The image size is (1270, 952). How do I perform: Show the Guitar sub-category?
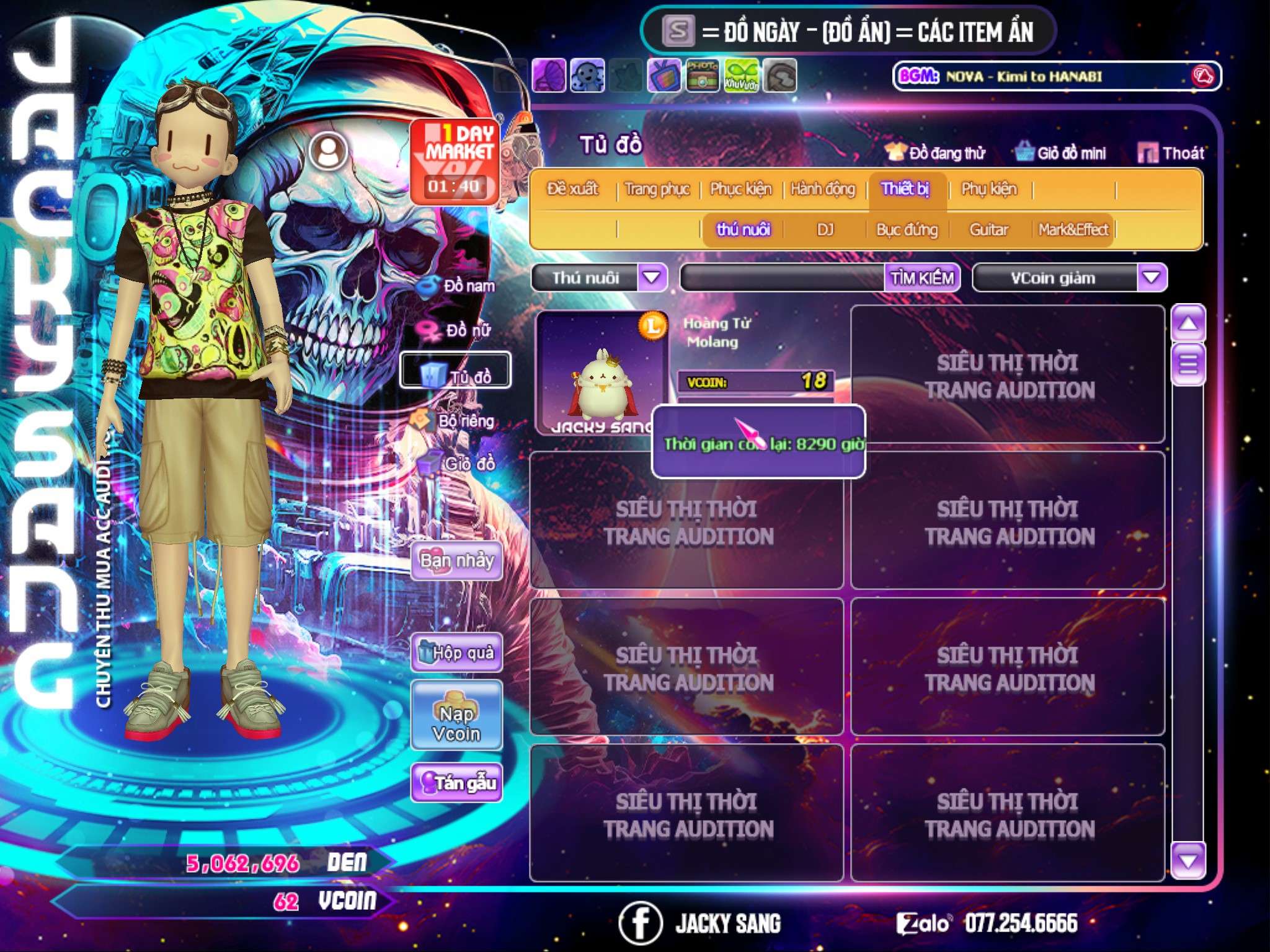click(x=988, y=230)
